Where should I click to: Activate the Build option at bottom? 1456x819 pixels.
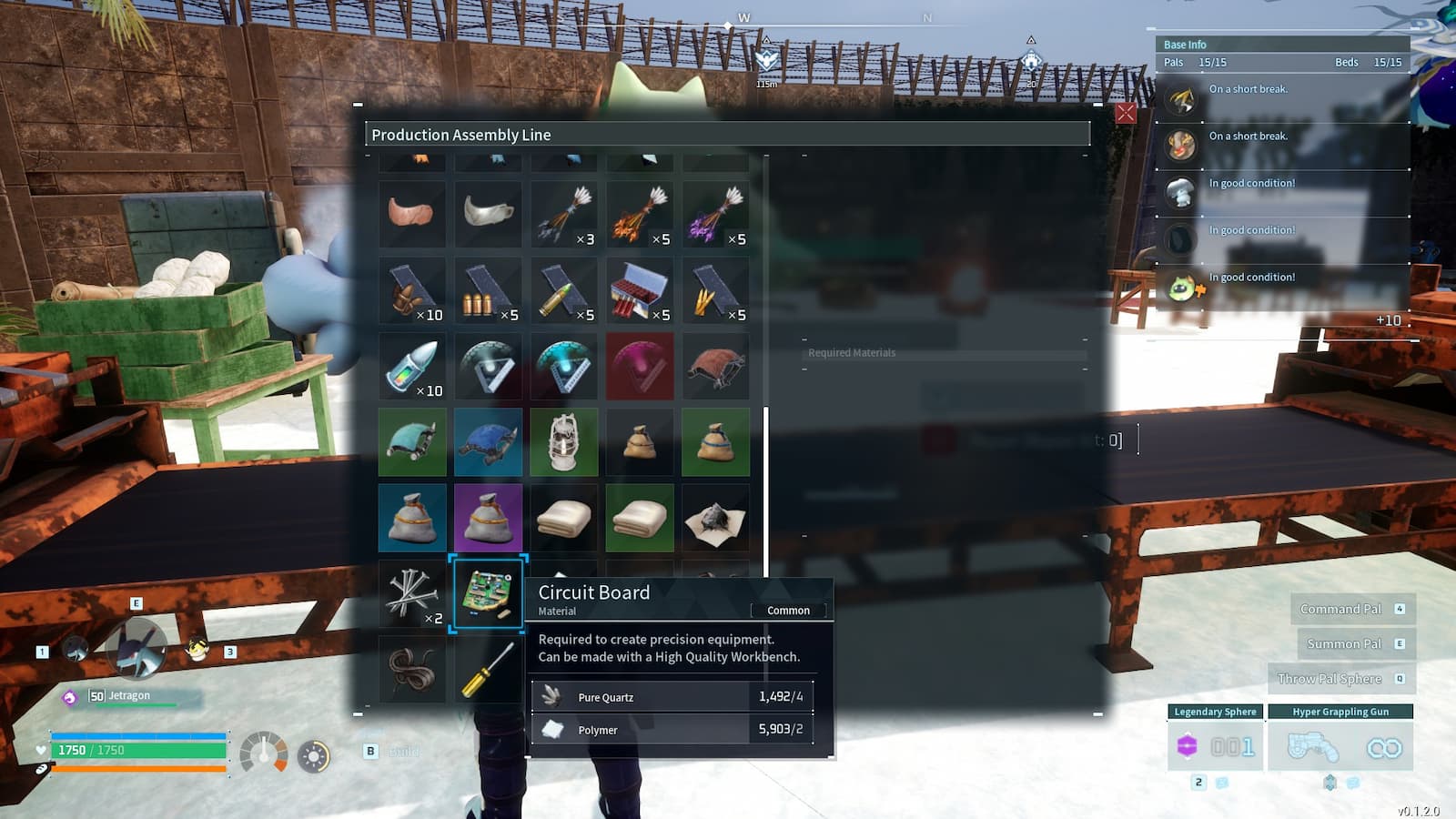tap(391, 752)
